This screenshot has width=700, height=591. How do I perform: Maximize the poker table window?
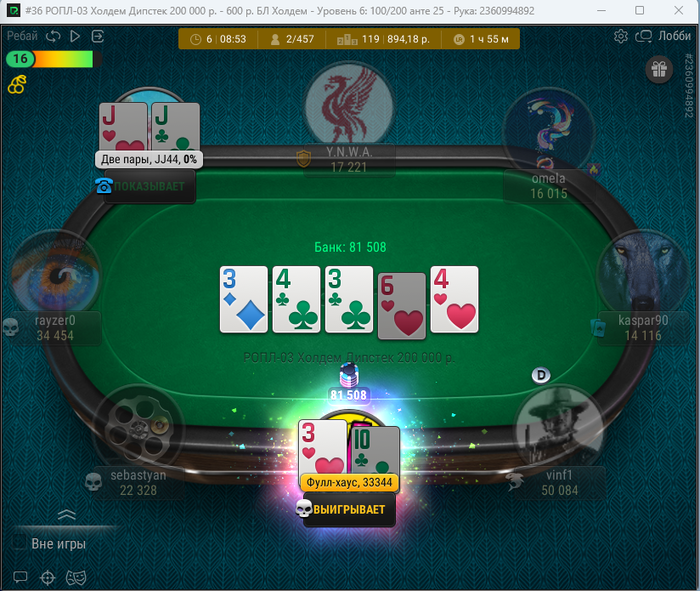(x=640, y=11)
